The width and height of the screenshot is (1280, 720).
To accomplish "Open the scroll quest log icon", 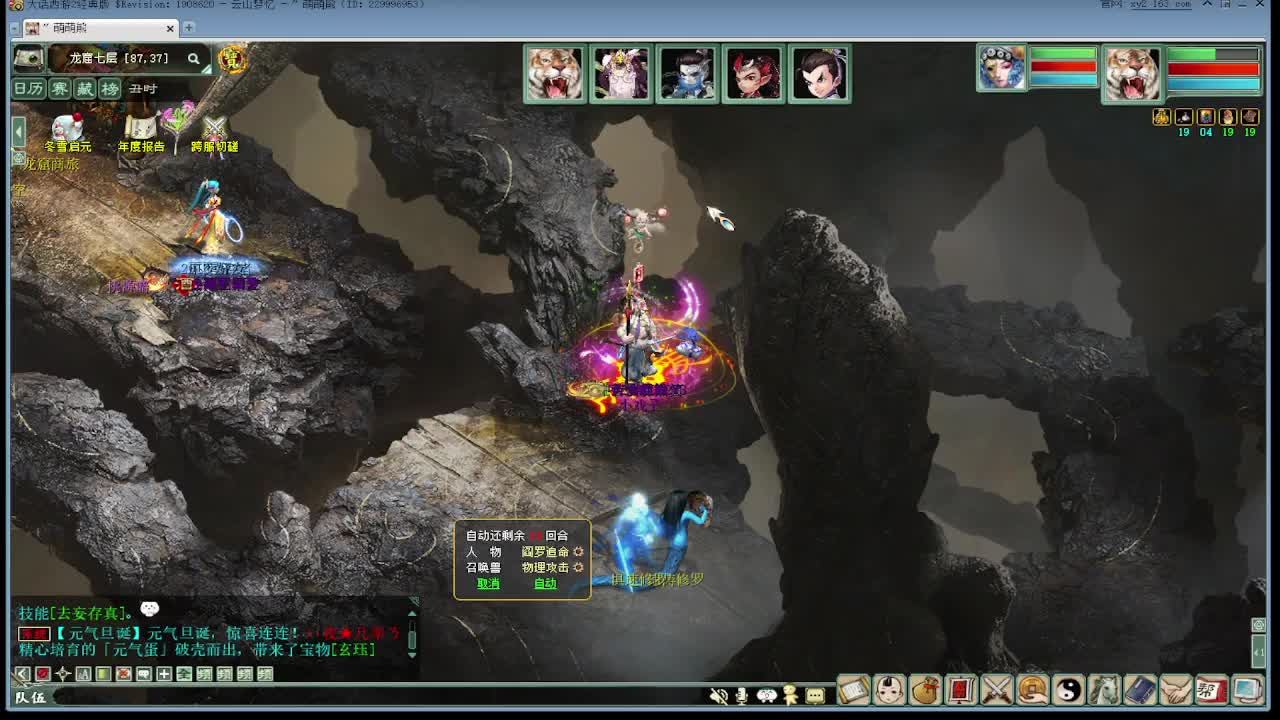I will click(853, 689).
